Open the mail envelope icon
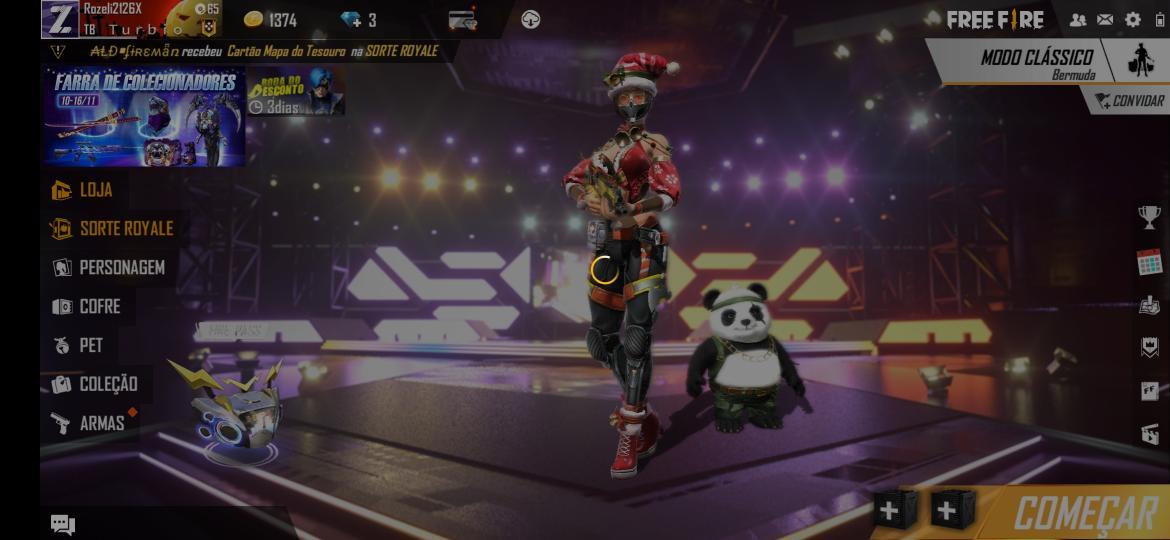The image size is (1170, 540). (x=1105, y=20)
